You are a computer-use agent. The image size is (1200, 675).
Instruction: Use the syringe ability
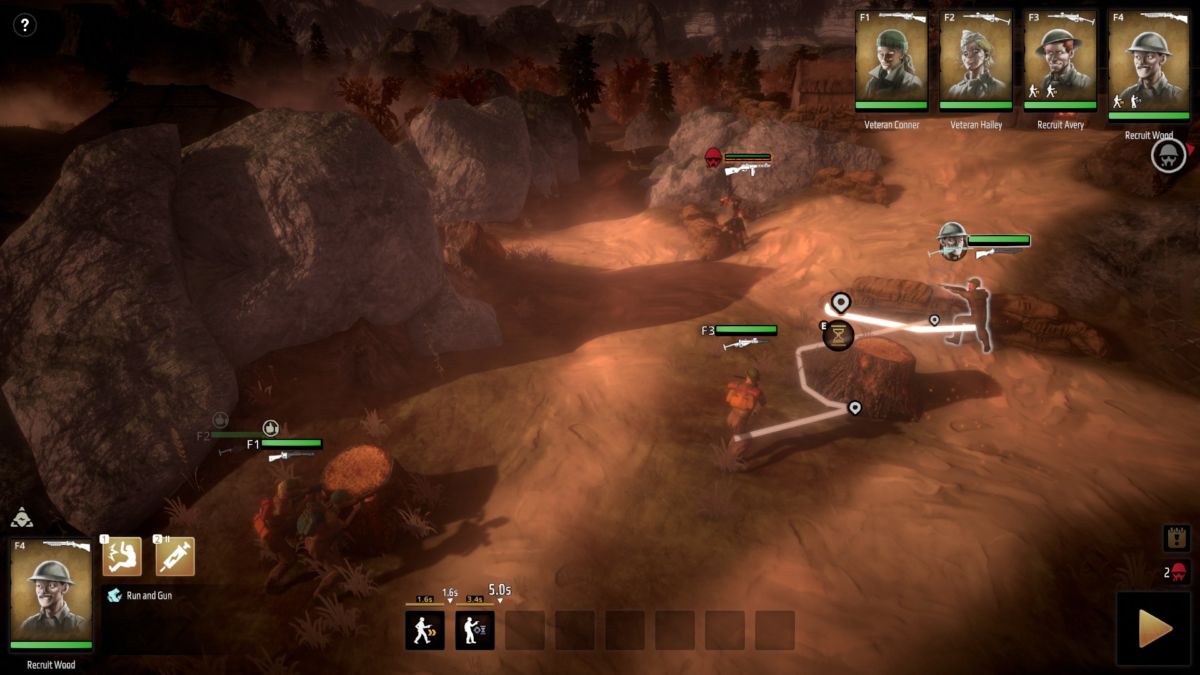[175, 557]
